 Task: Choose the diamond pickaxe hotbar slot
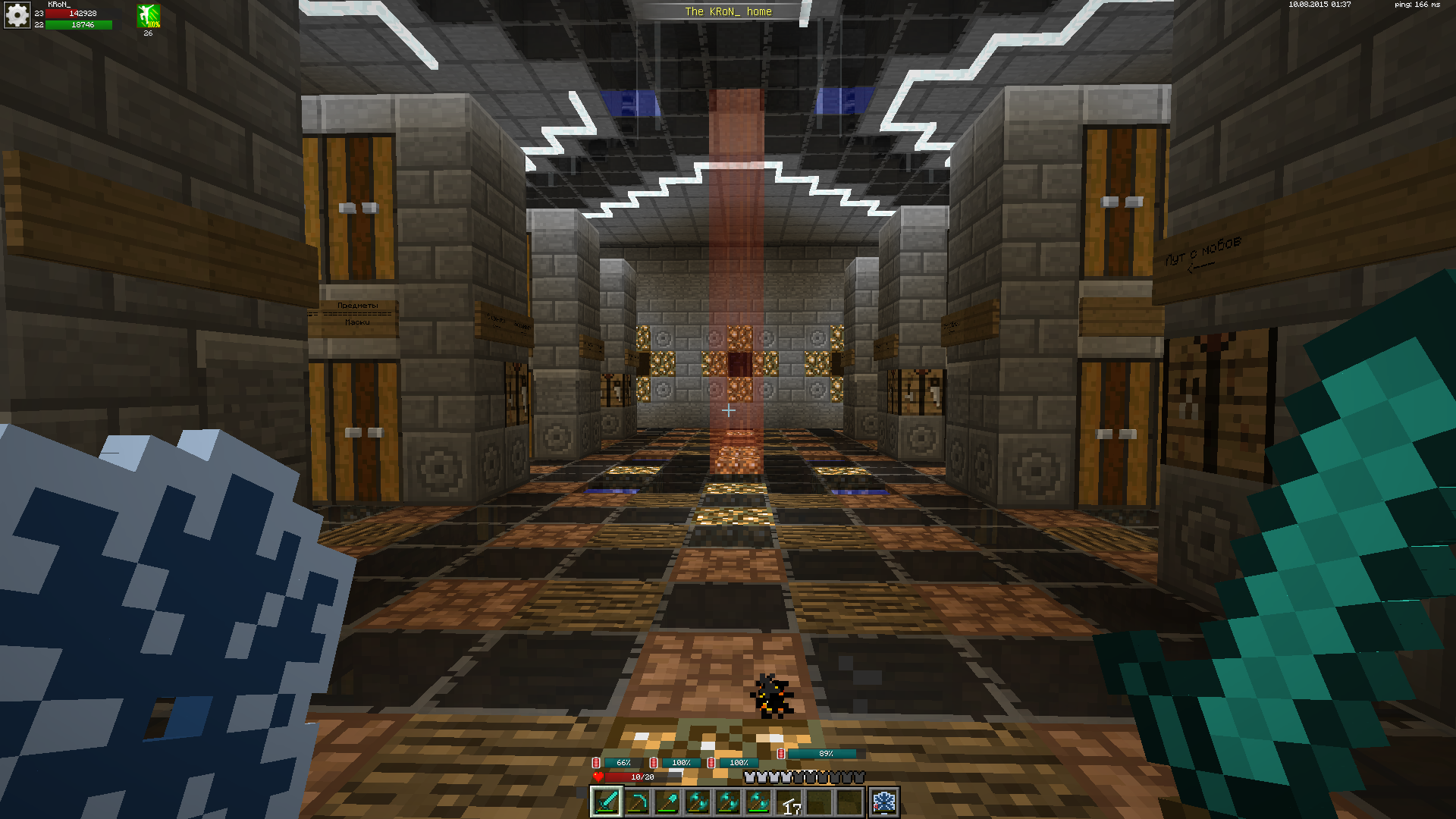637,802
